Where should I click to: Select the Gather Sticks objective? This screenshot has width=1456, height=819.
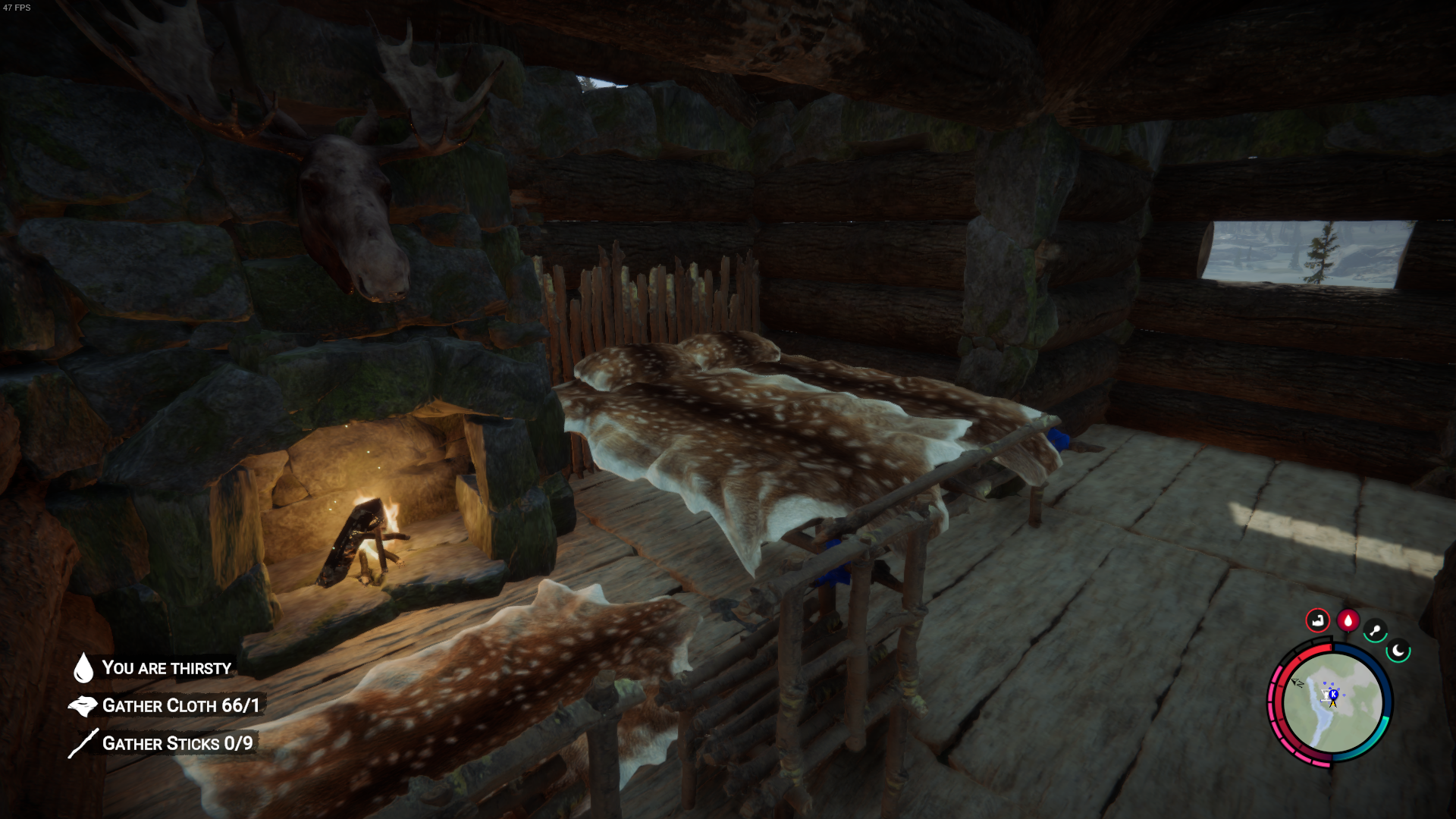(x=177, y=743)
